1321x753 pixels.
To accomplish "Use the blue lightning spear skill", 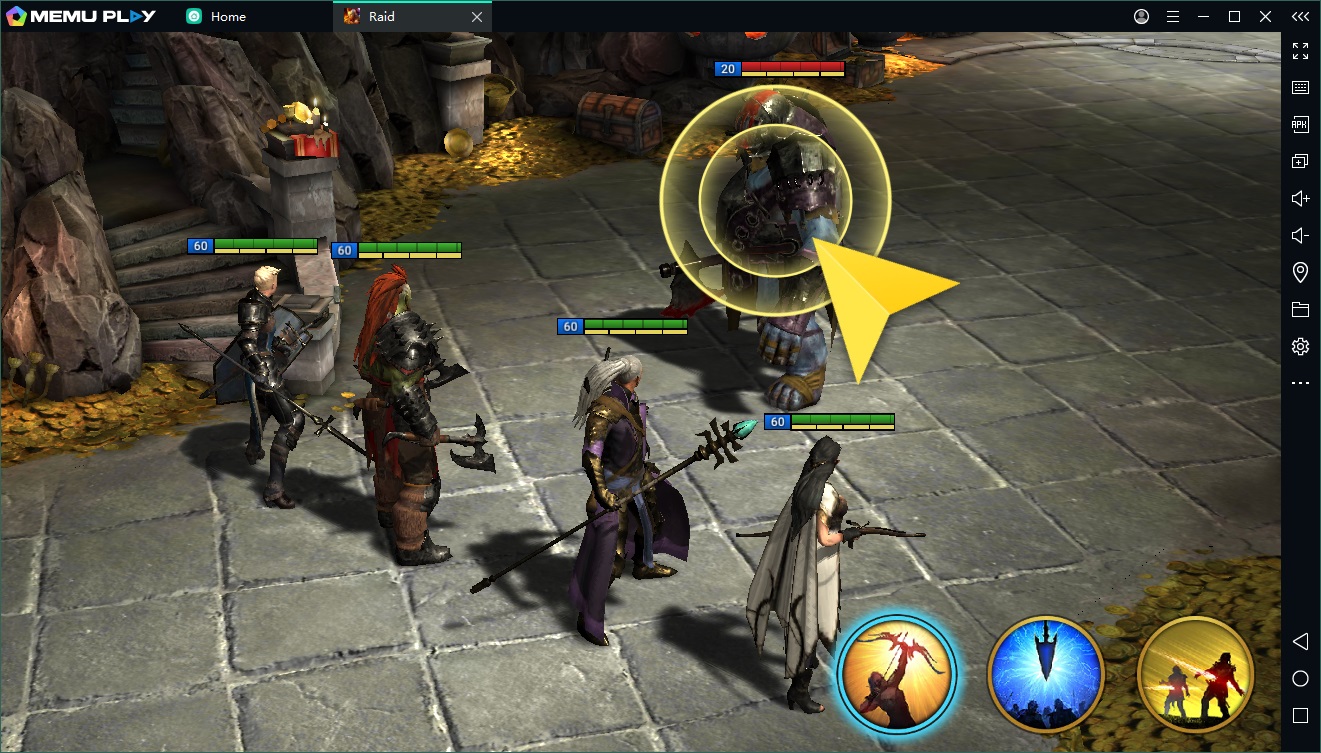I will point(1045,673).
